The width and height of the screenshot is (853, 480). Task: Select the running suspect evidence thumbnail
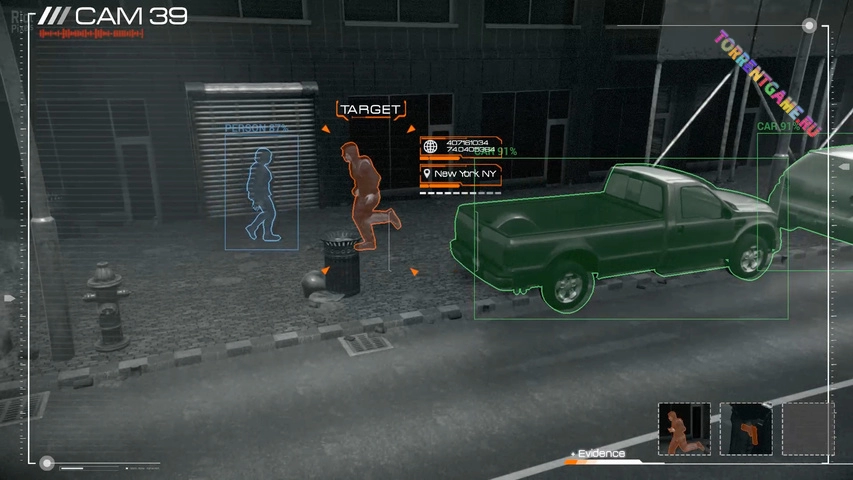pyautogui.click(x=684, y=429)
